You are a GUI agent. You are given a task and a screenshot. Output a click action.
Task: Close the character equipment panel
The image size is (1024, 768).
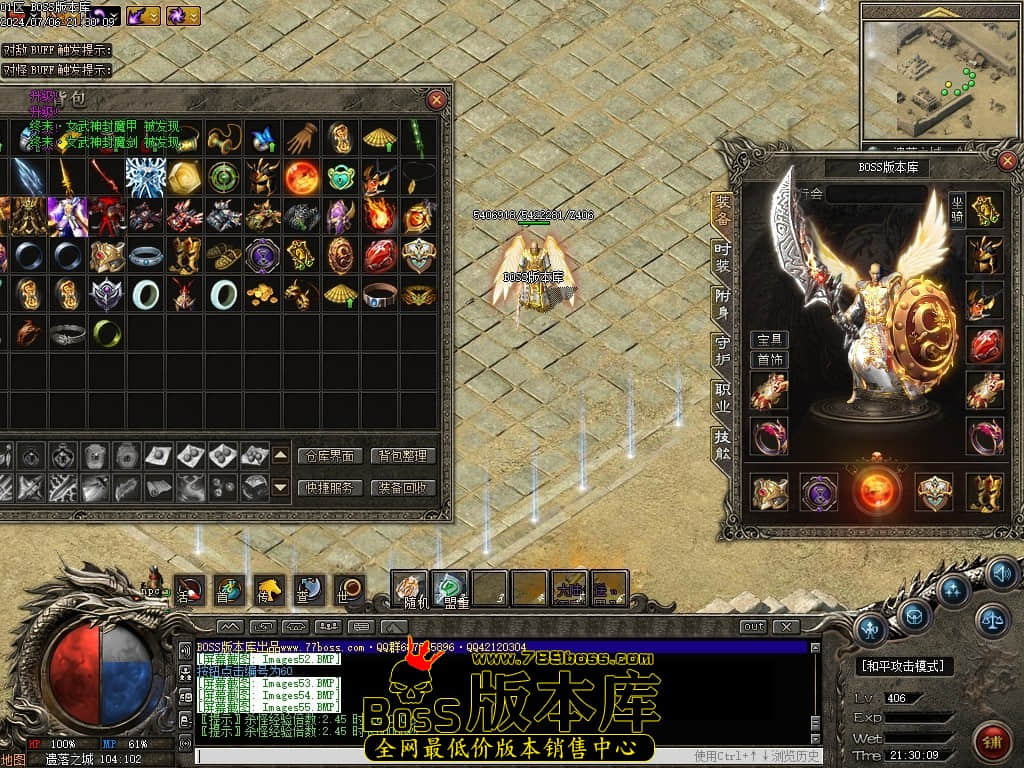(x=1007, y=161)
